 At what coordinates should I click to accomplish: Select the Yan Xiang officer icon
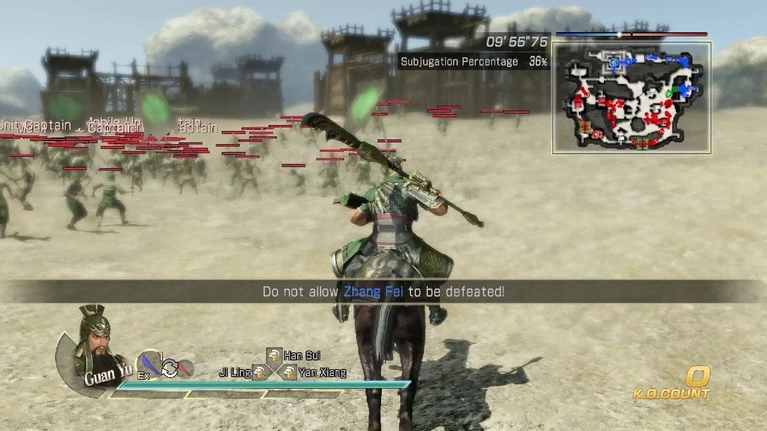click(x=288, y=373)
